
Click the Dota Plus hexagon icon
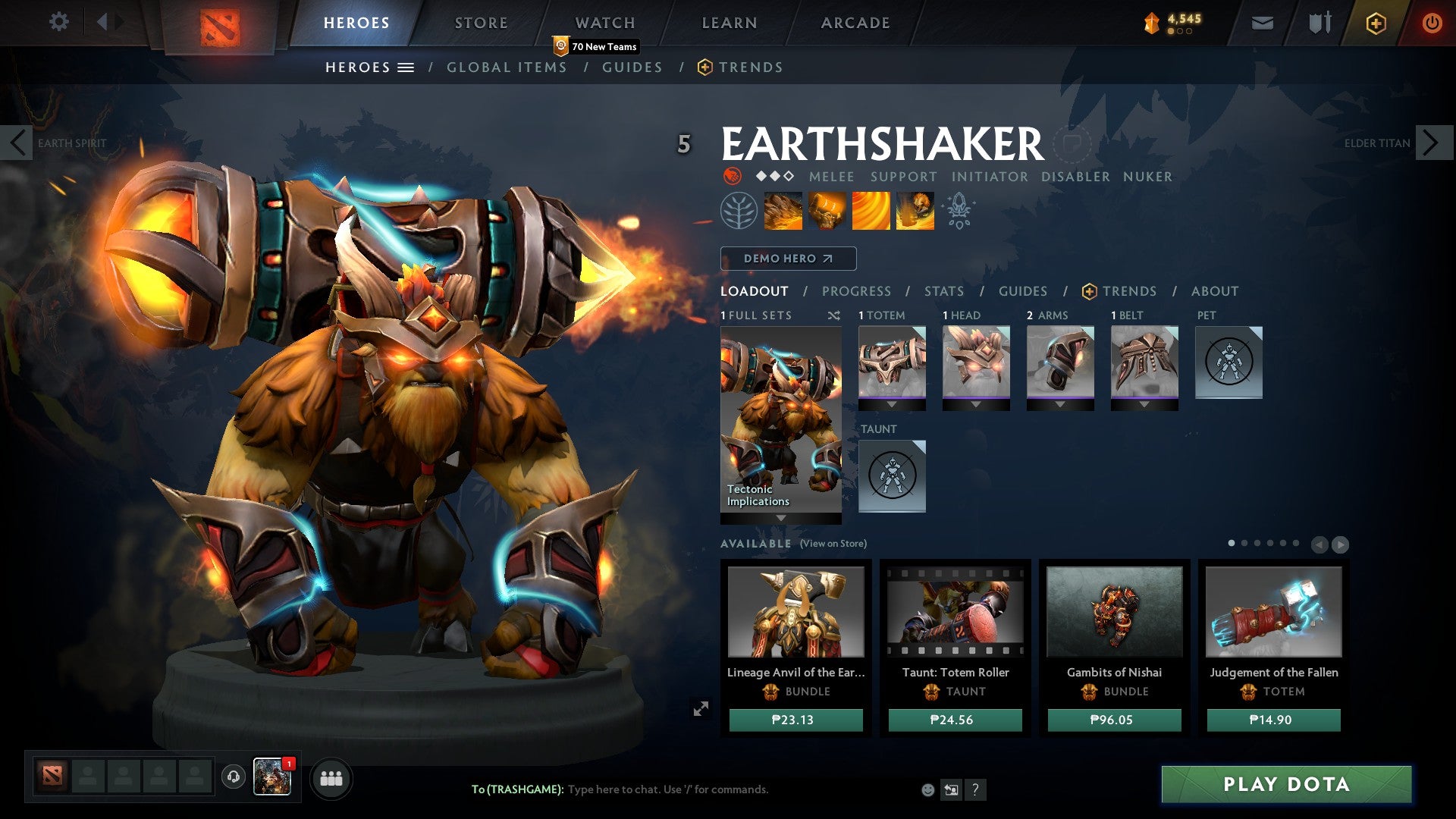point(1375,24)
